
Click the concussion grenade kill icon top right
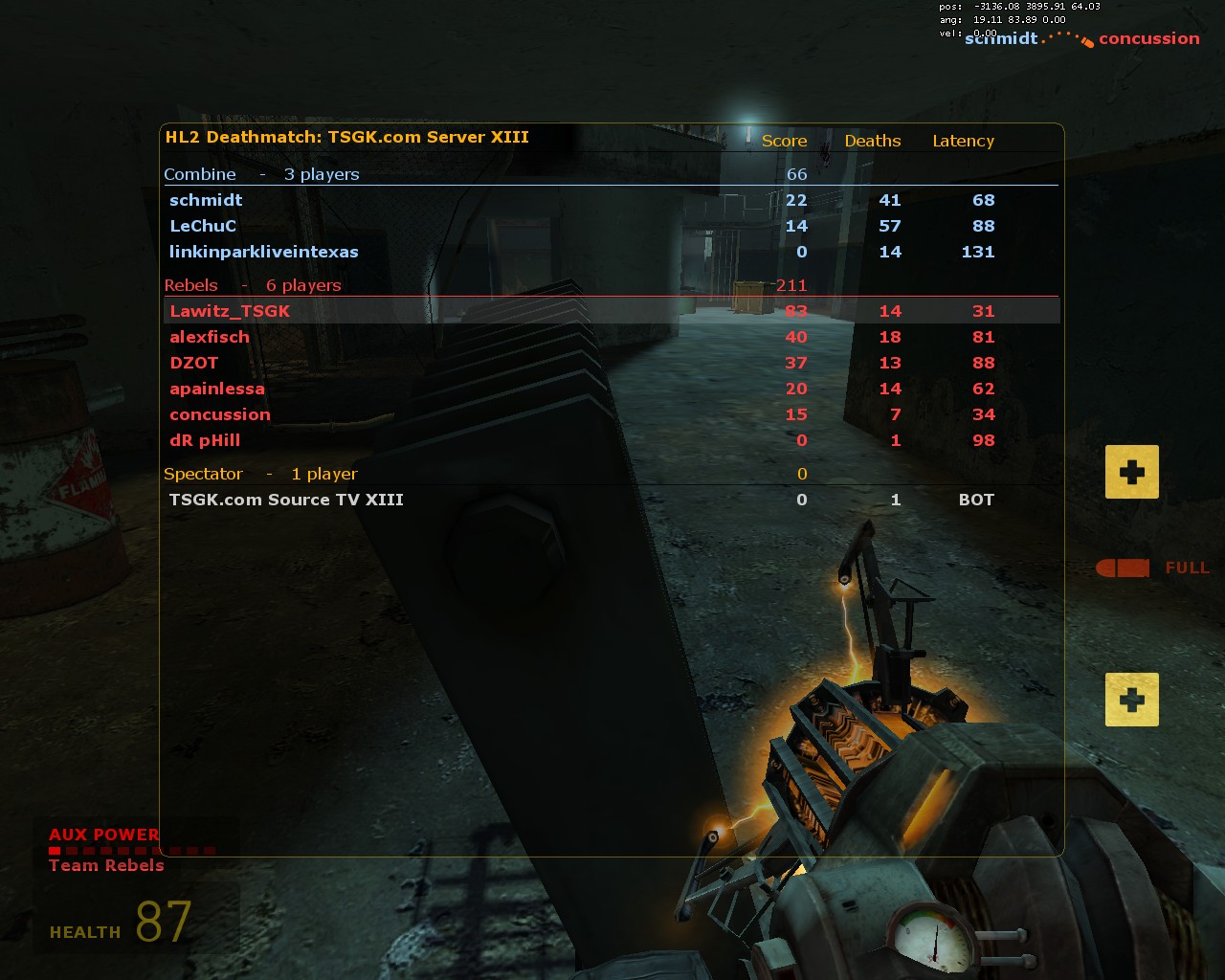pos(1087,39)
